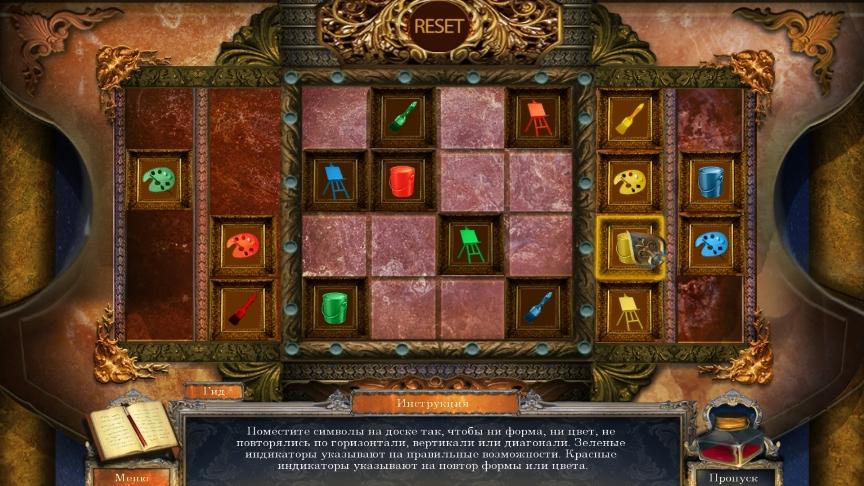Select the green palette tile

(159, 181)
